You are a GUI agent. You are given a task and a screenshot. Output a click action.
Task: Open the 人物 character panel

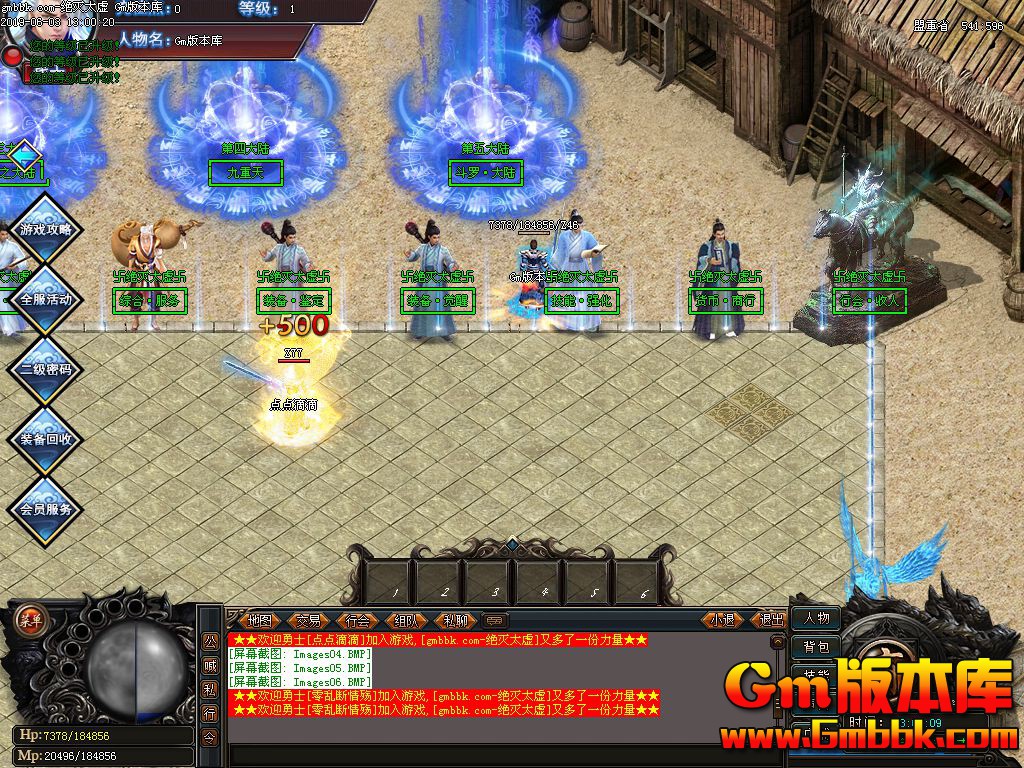click(816, 619)
